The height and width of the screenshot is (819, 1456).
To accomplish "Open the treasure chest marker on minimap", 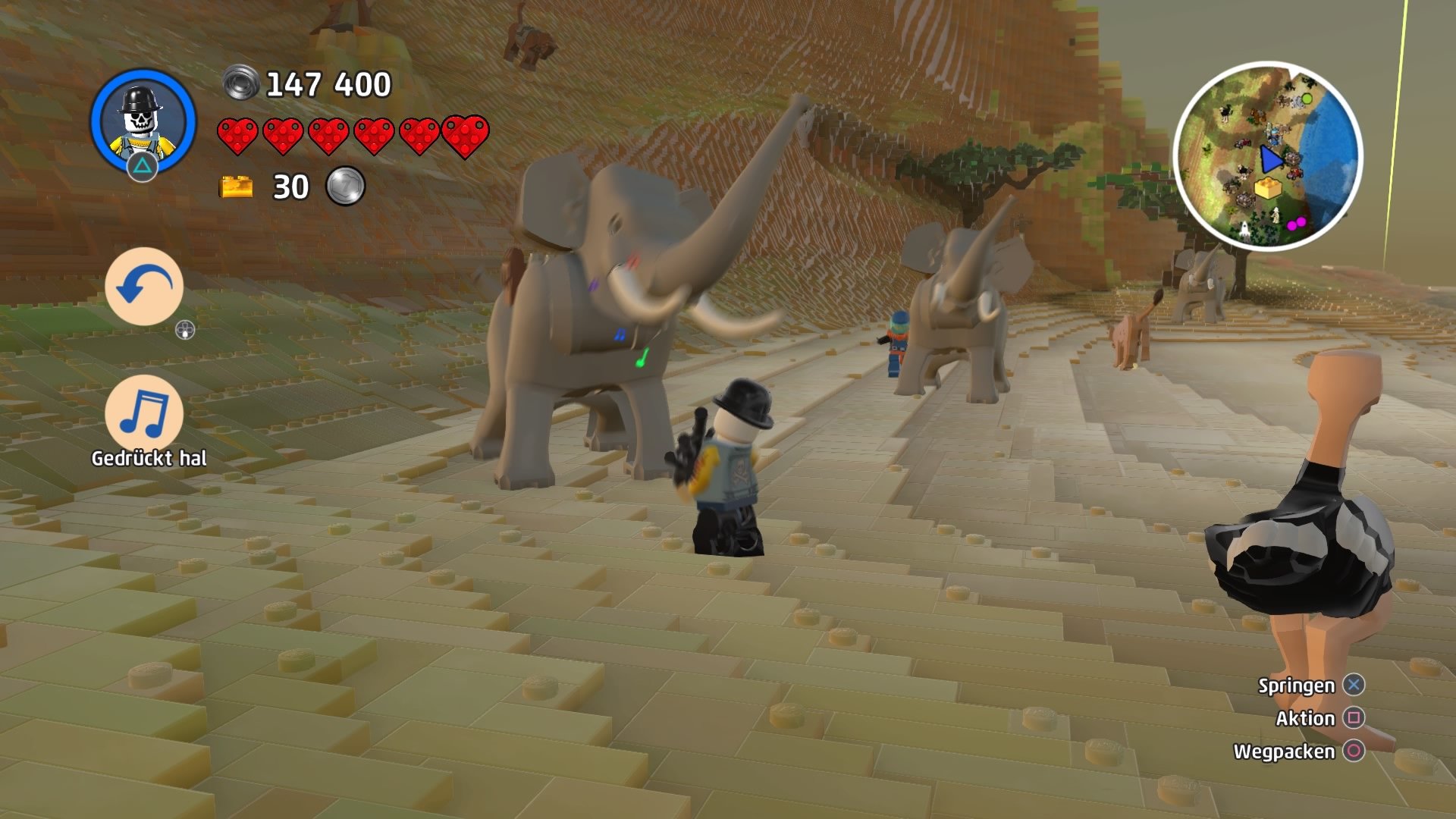I will (x=1268, y=187).
